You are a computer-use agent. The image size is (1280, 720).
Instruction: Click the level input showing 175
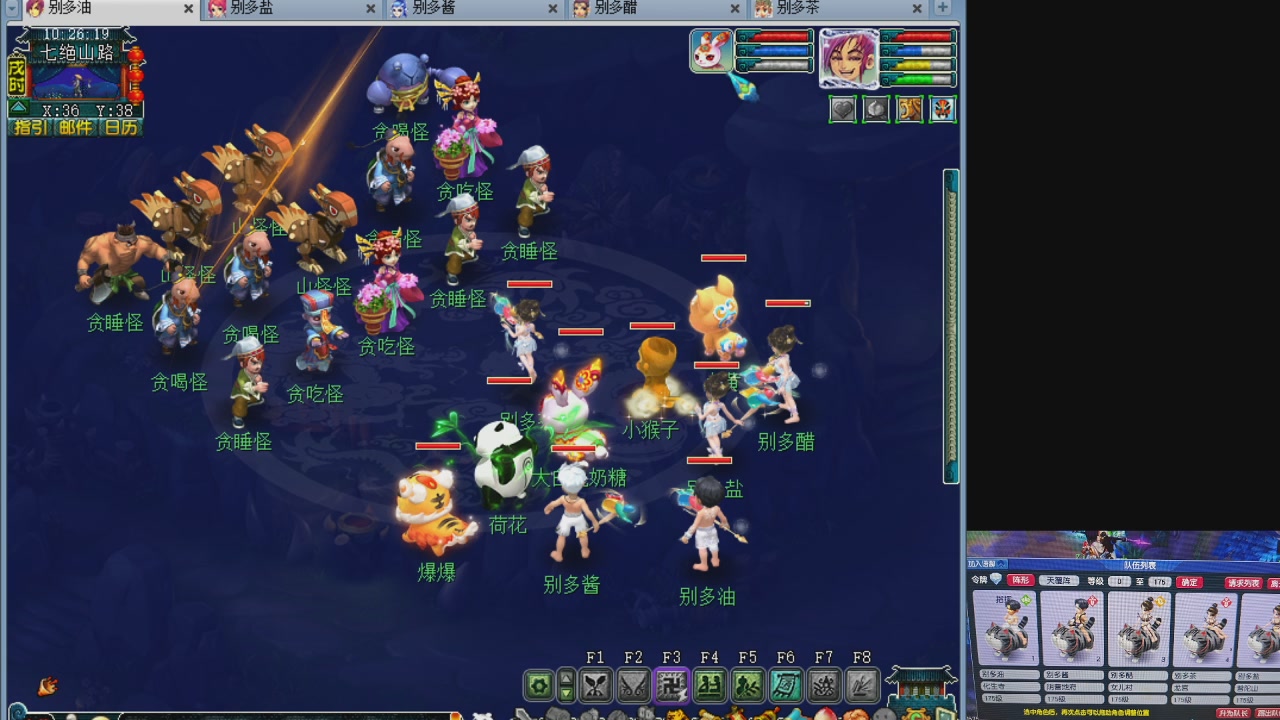(1158, 581)
